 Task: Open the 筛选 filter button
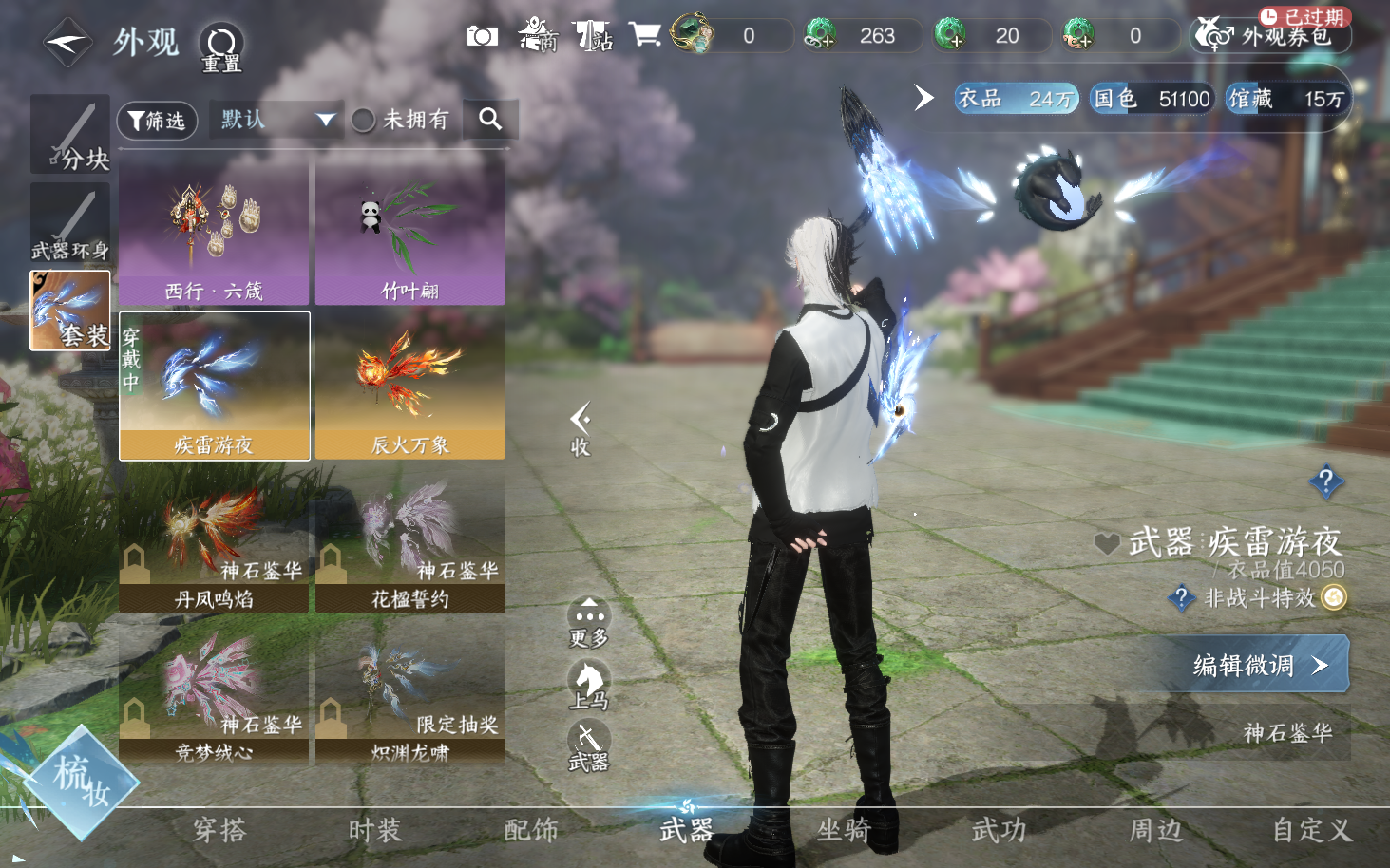(x=157, y=121)
